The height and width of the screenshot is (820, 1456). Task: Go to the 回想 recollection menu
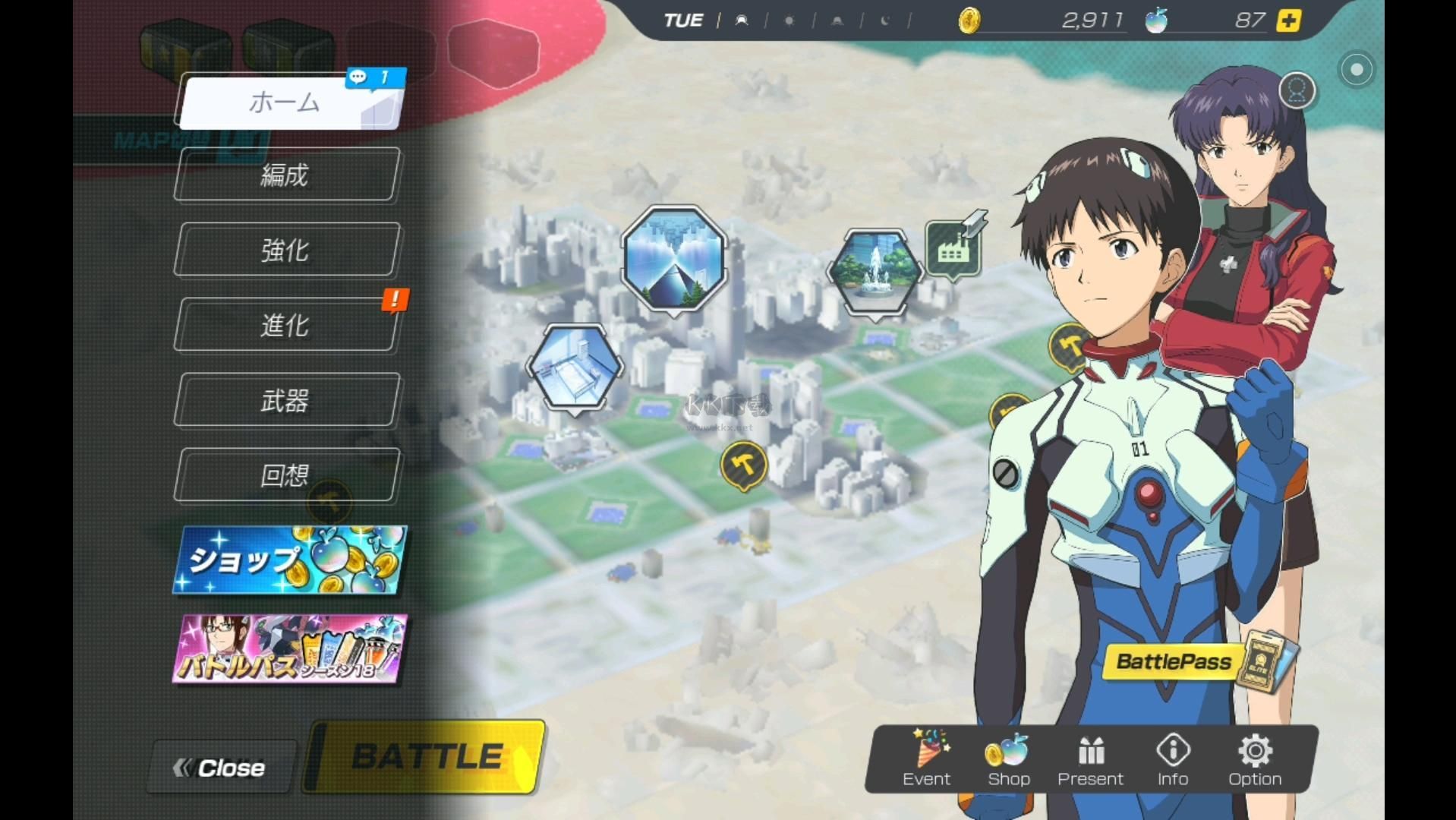[286, 475]
